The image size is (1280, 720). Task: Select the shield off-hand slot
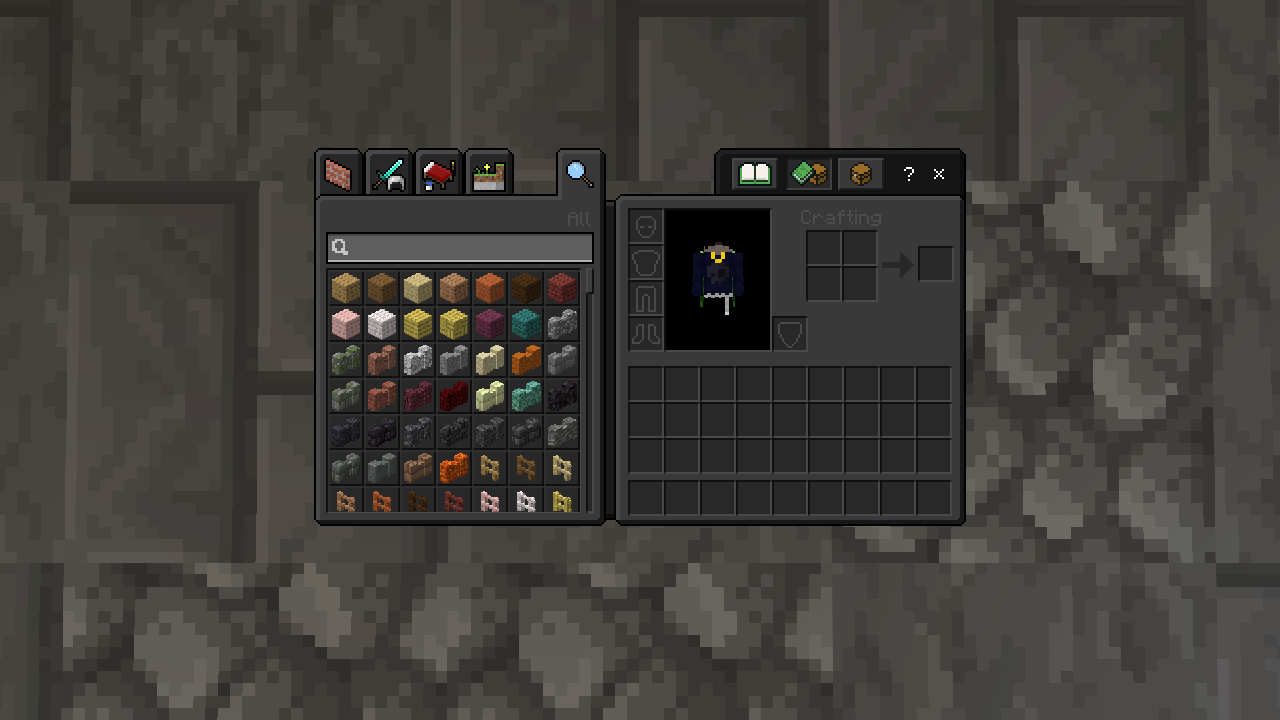tap(790, 334)
